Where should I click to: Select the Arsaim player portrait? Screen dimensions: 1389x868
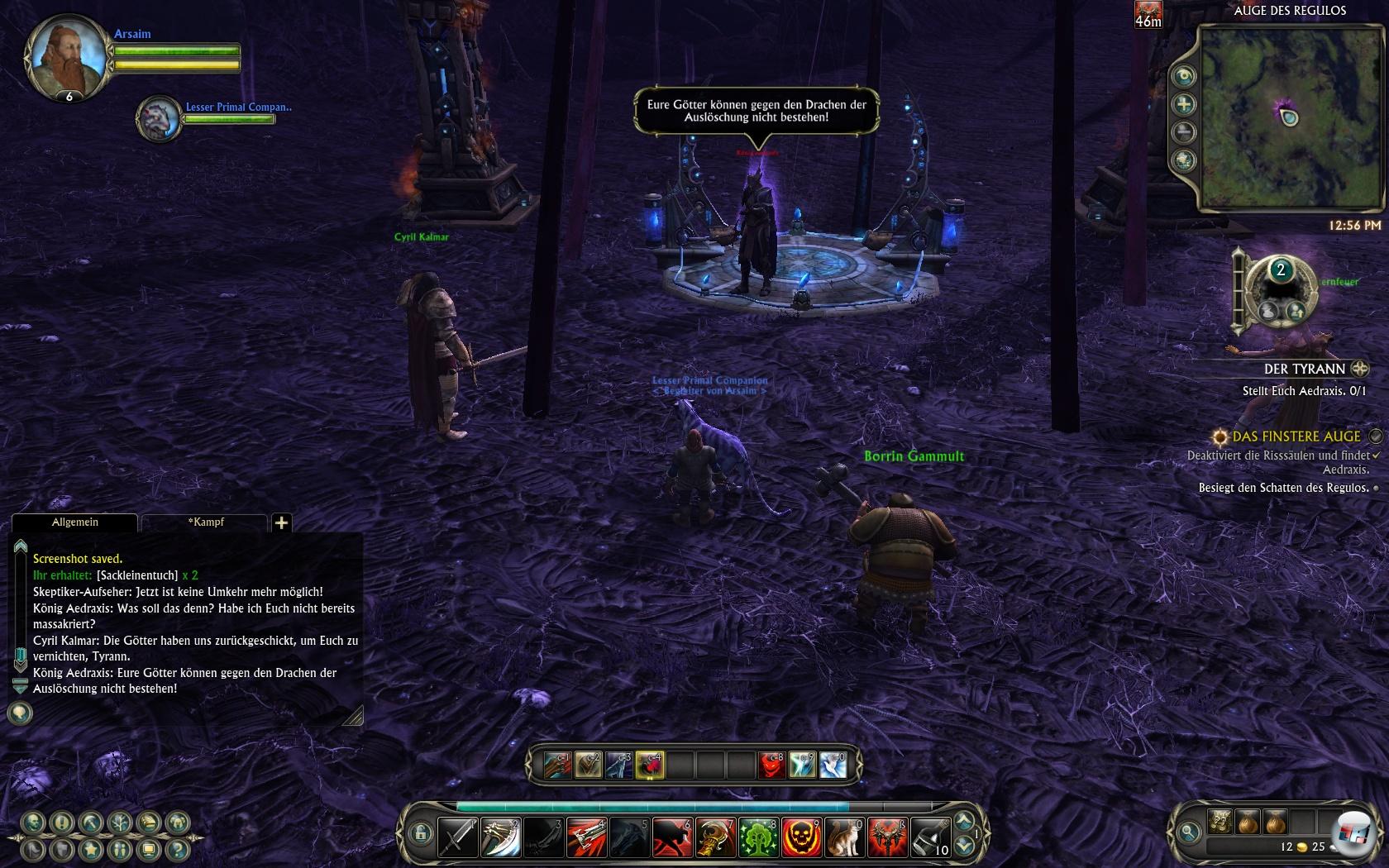(x=68, y=58)
